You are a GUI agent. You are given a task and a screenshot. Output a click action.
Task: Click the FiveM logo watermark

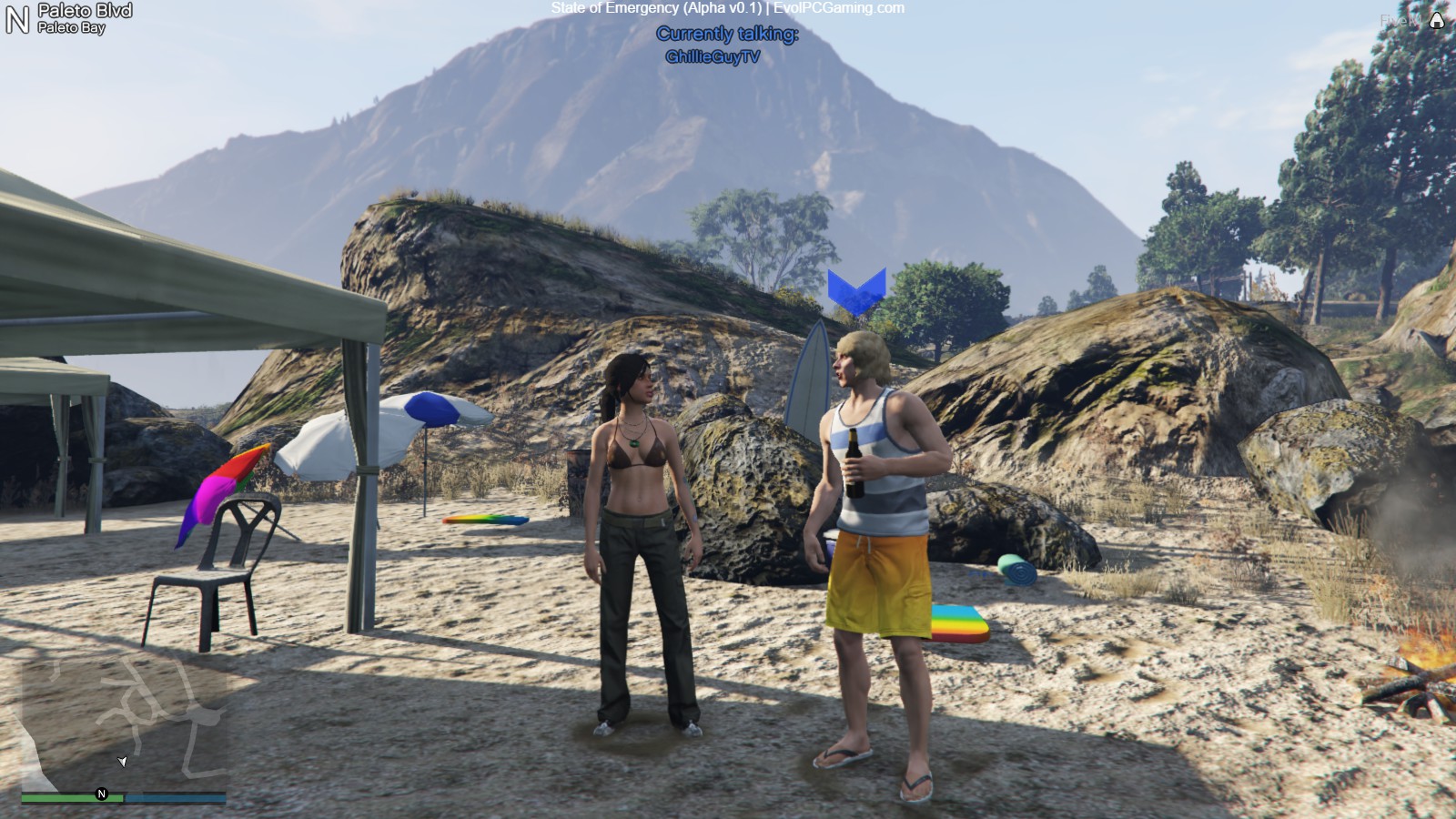(1435, 20)
